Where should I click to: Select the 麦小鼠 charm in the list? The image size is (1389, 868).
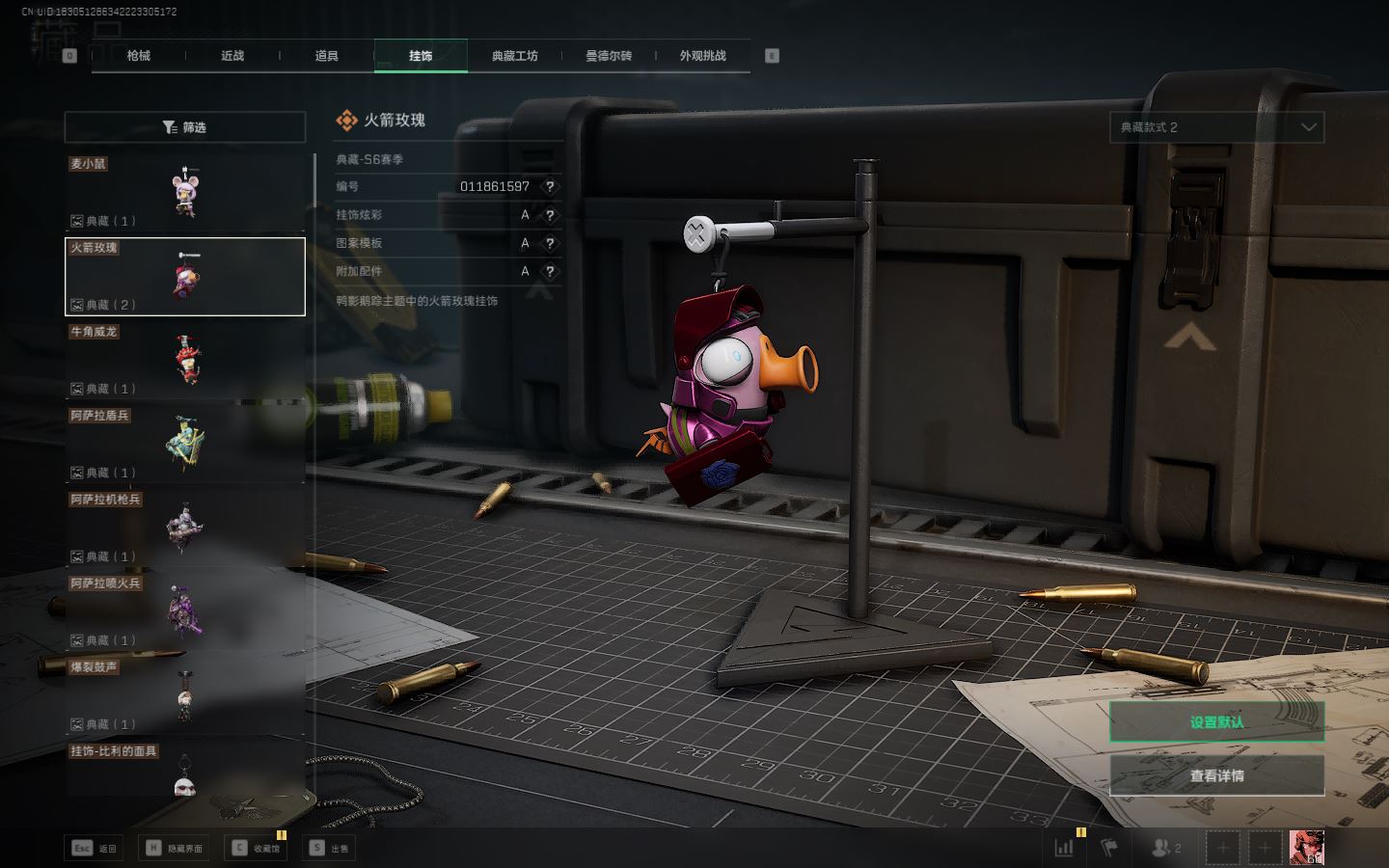[185, 193]
